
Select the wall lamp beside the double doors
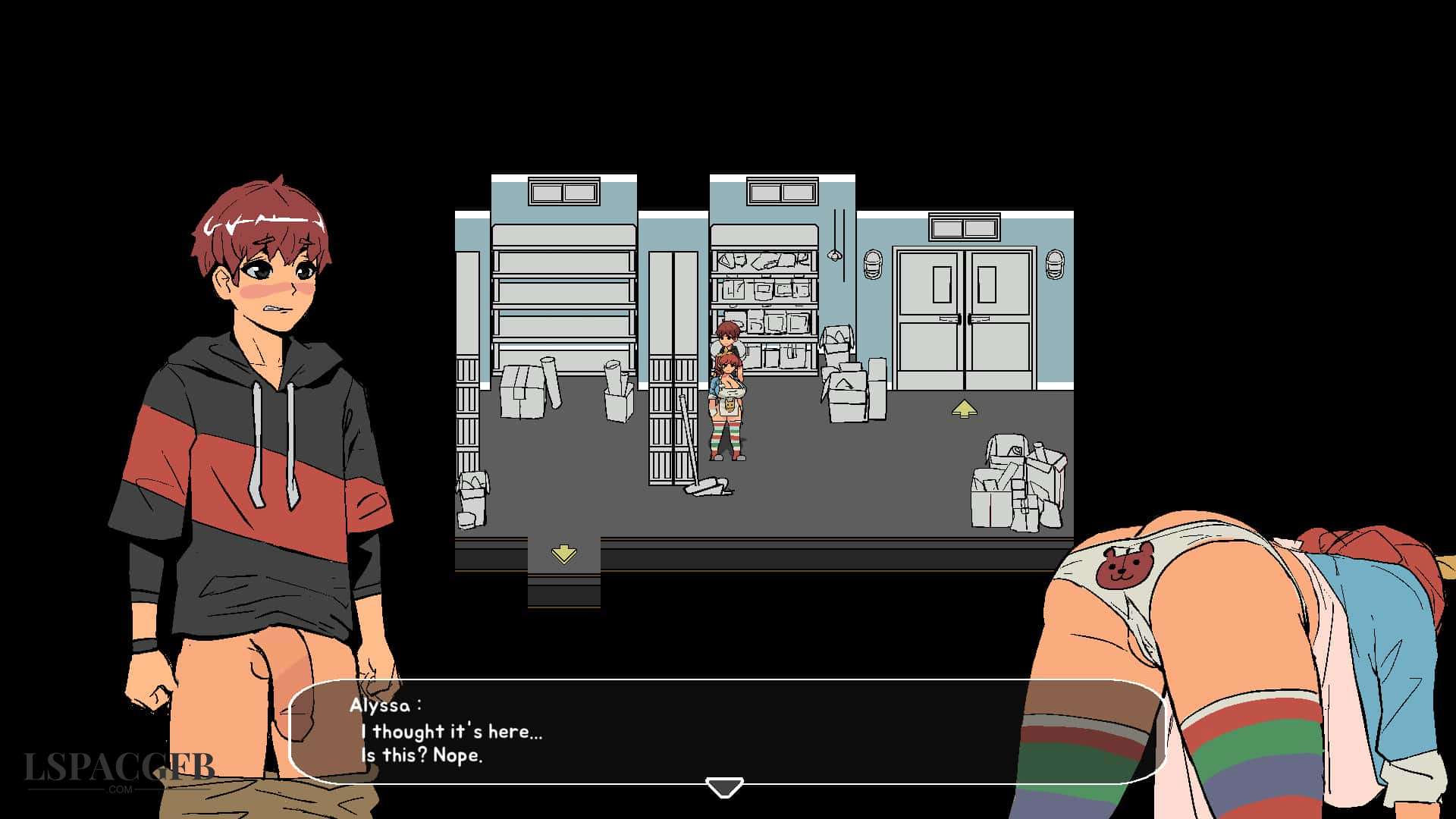click(873, 265)
